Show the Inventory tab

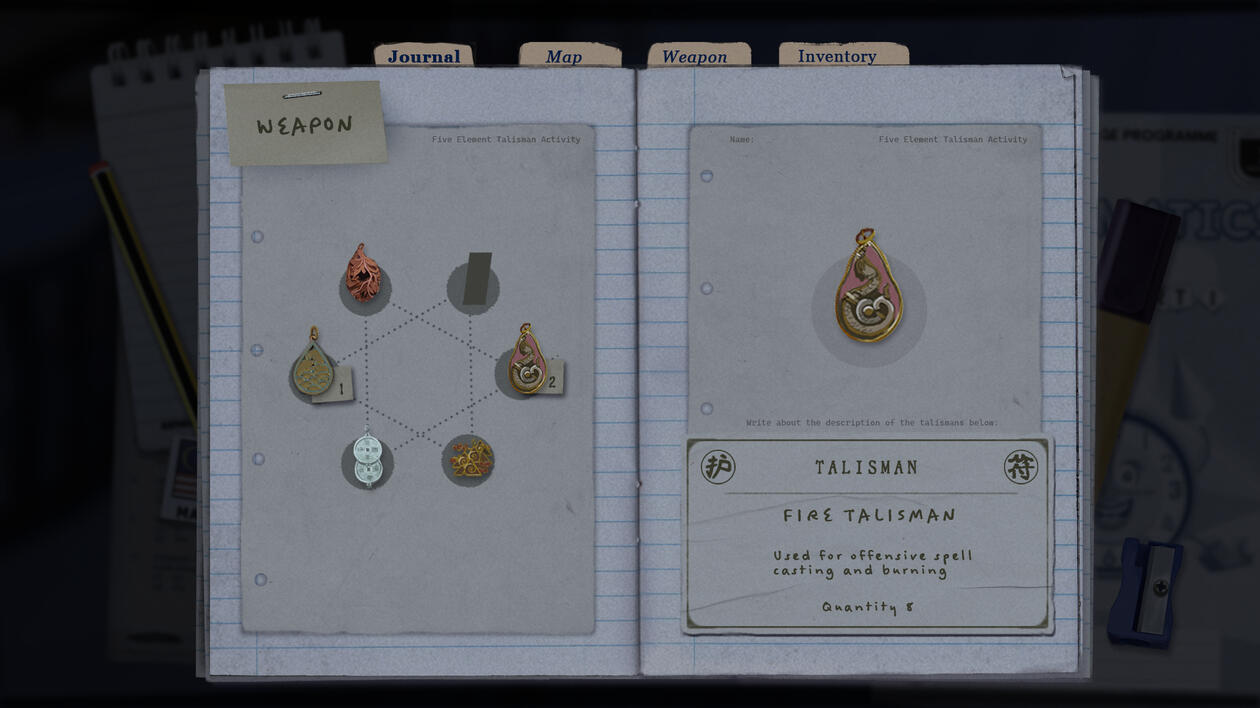click(x=837, y=56)
